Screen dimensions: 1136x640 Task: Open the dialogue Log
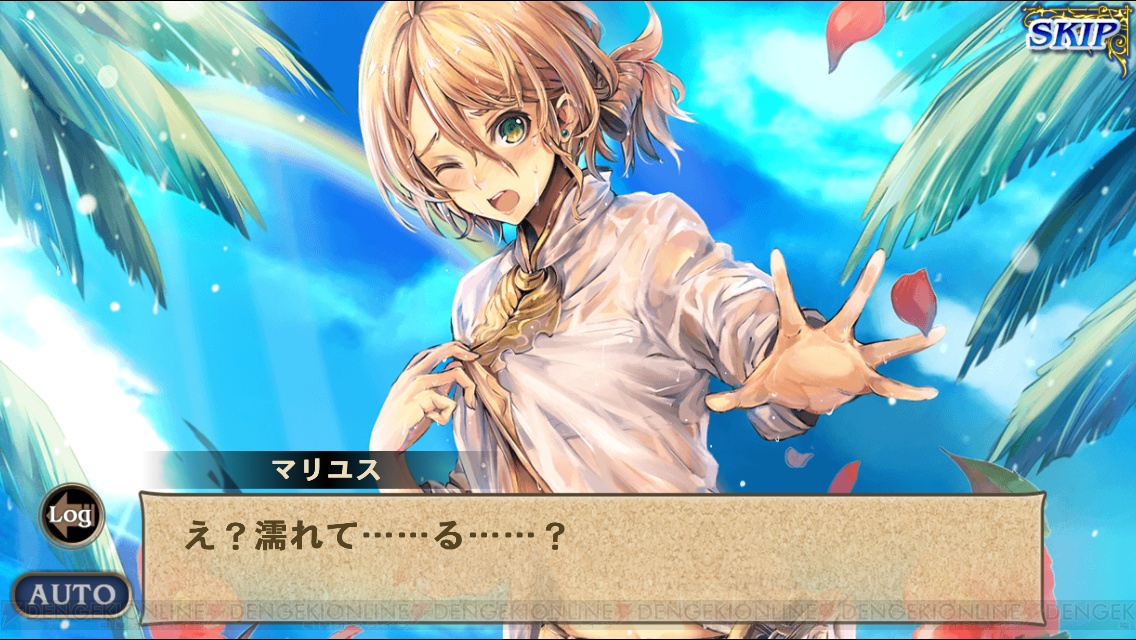71,515
